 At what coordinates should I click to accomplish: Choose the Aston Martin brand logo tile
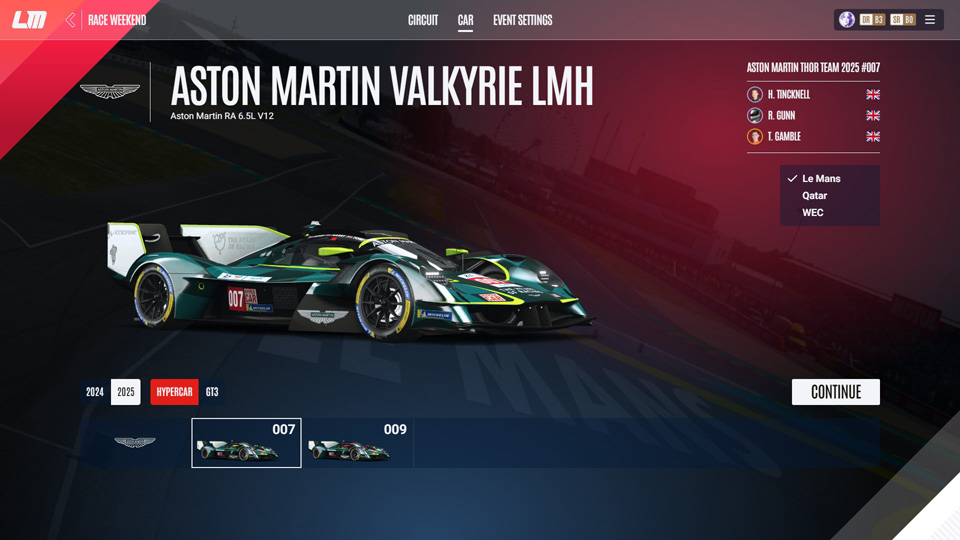point(134,443)
